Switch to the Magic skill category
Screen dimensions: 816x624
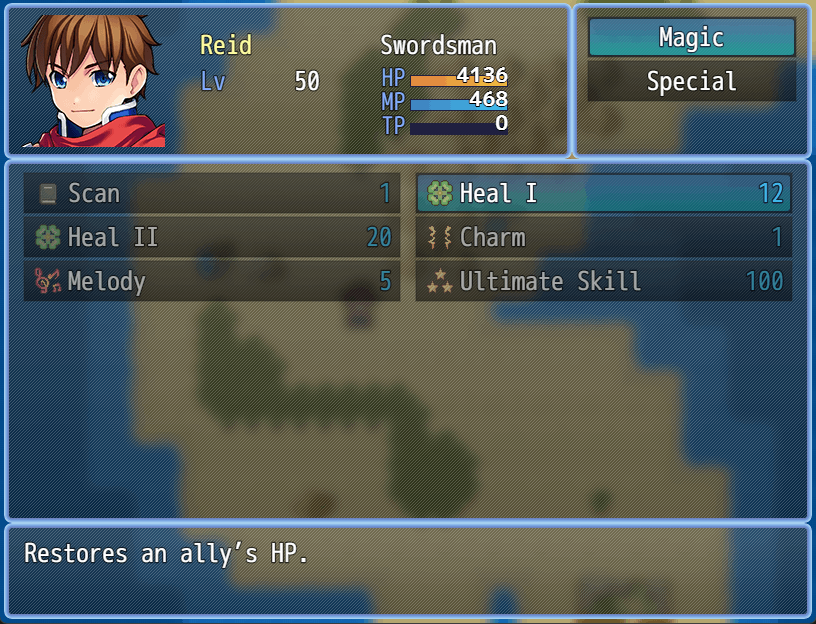tap(691, 38)
